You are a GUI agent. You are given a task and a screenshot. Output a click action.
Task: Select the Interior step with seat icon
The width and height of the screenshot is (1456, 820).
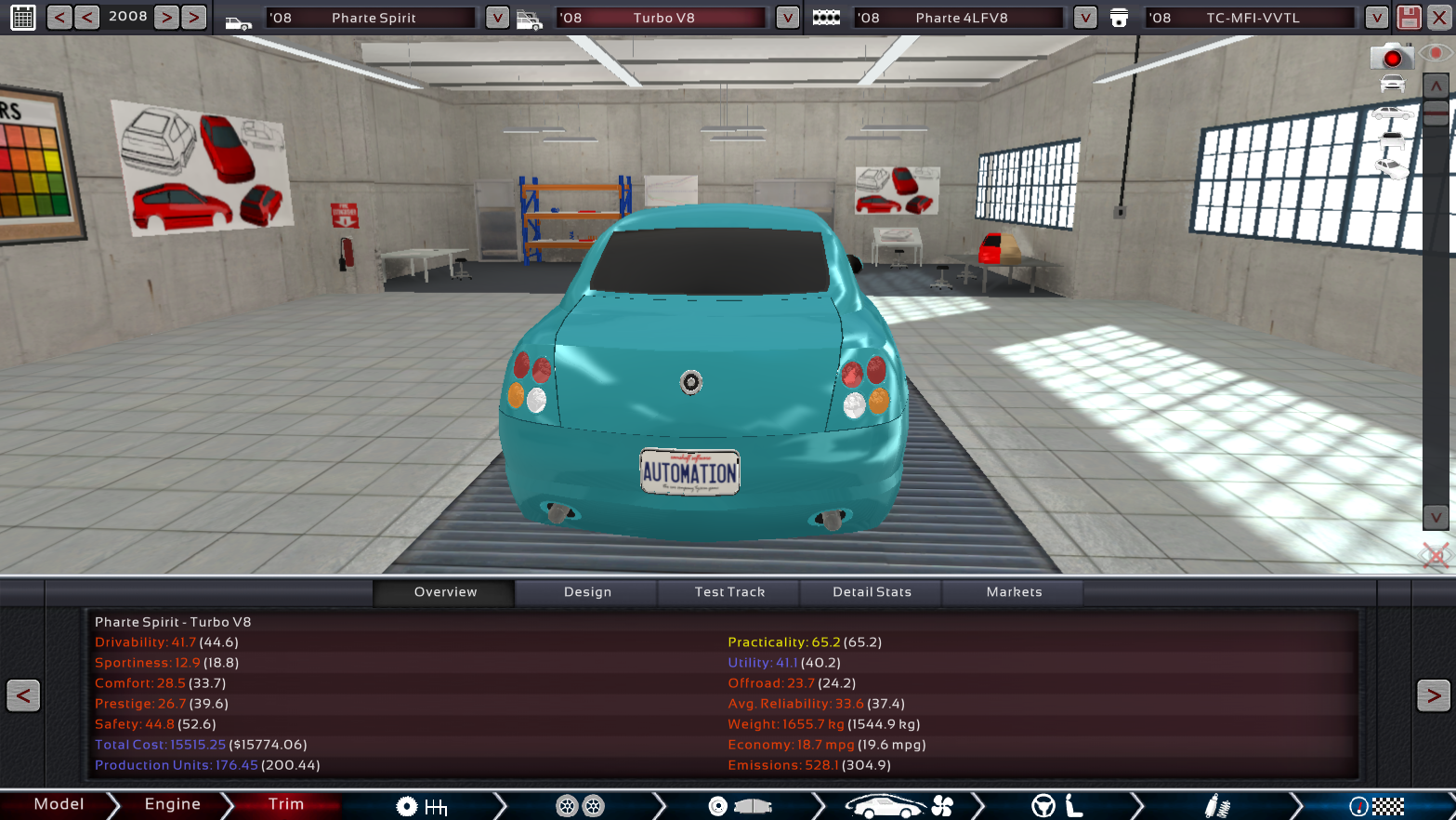pos(1057,805)
